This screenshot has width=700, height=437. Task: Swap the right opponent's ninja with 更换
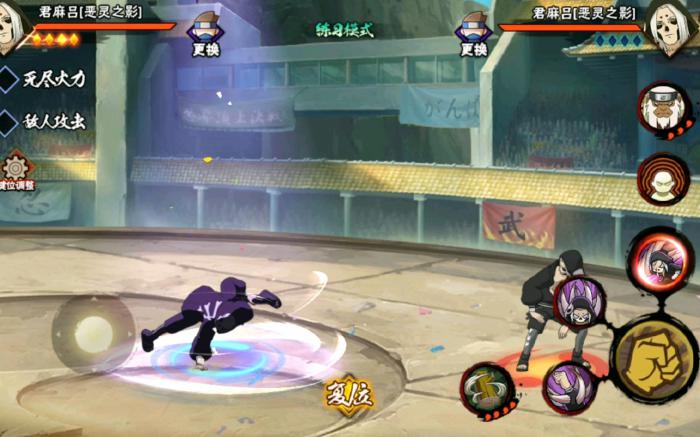point(474,33)
